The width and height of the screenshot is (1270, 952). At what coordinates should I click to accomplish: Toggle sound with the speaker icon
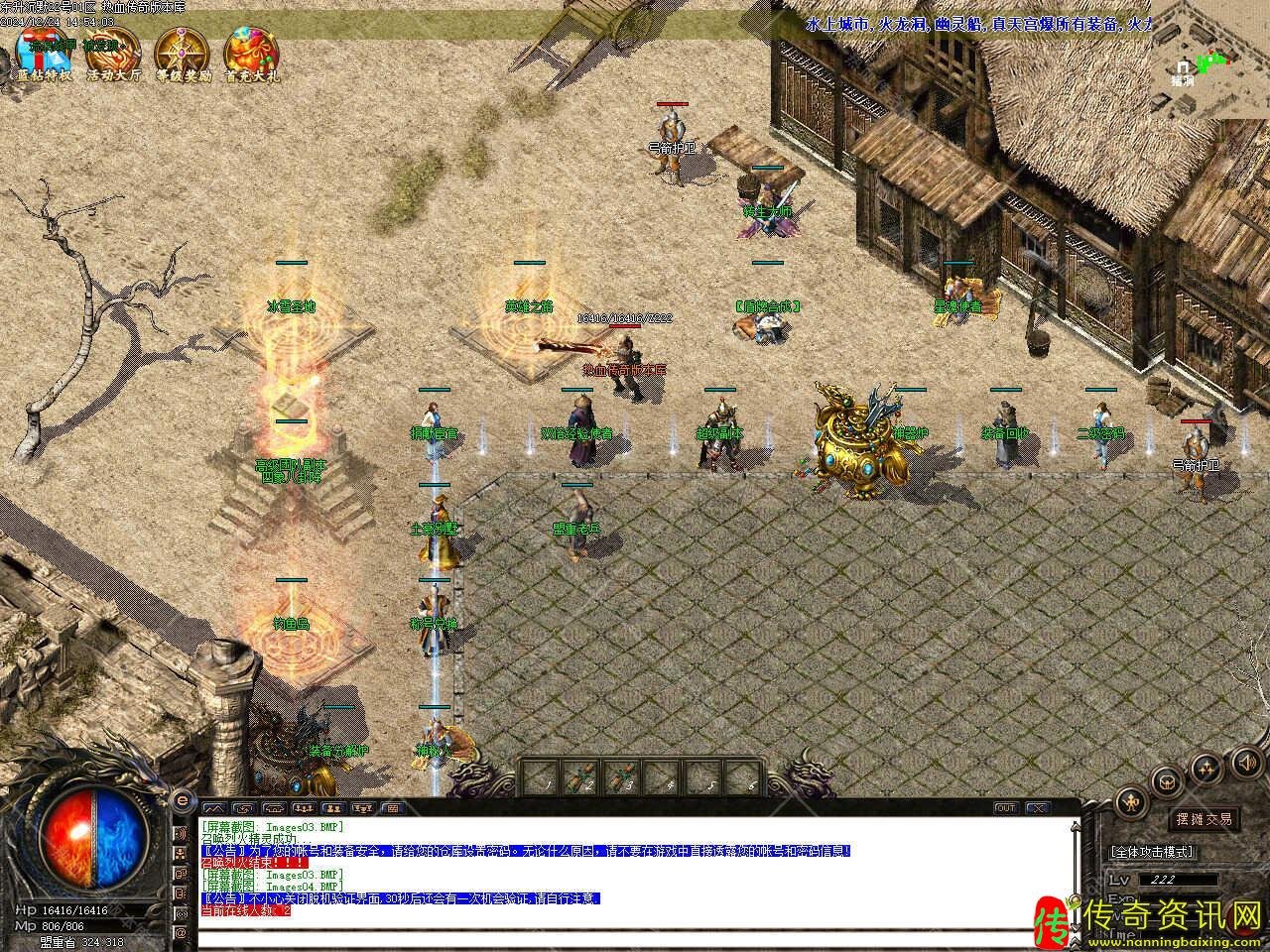[x=1245, y=762]
